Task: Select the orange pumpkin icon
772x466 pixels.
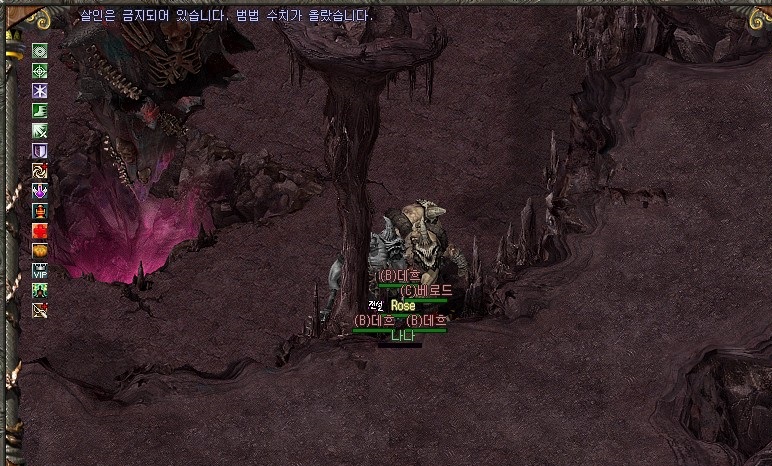Action: [x=40, y=250]
